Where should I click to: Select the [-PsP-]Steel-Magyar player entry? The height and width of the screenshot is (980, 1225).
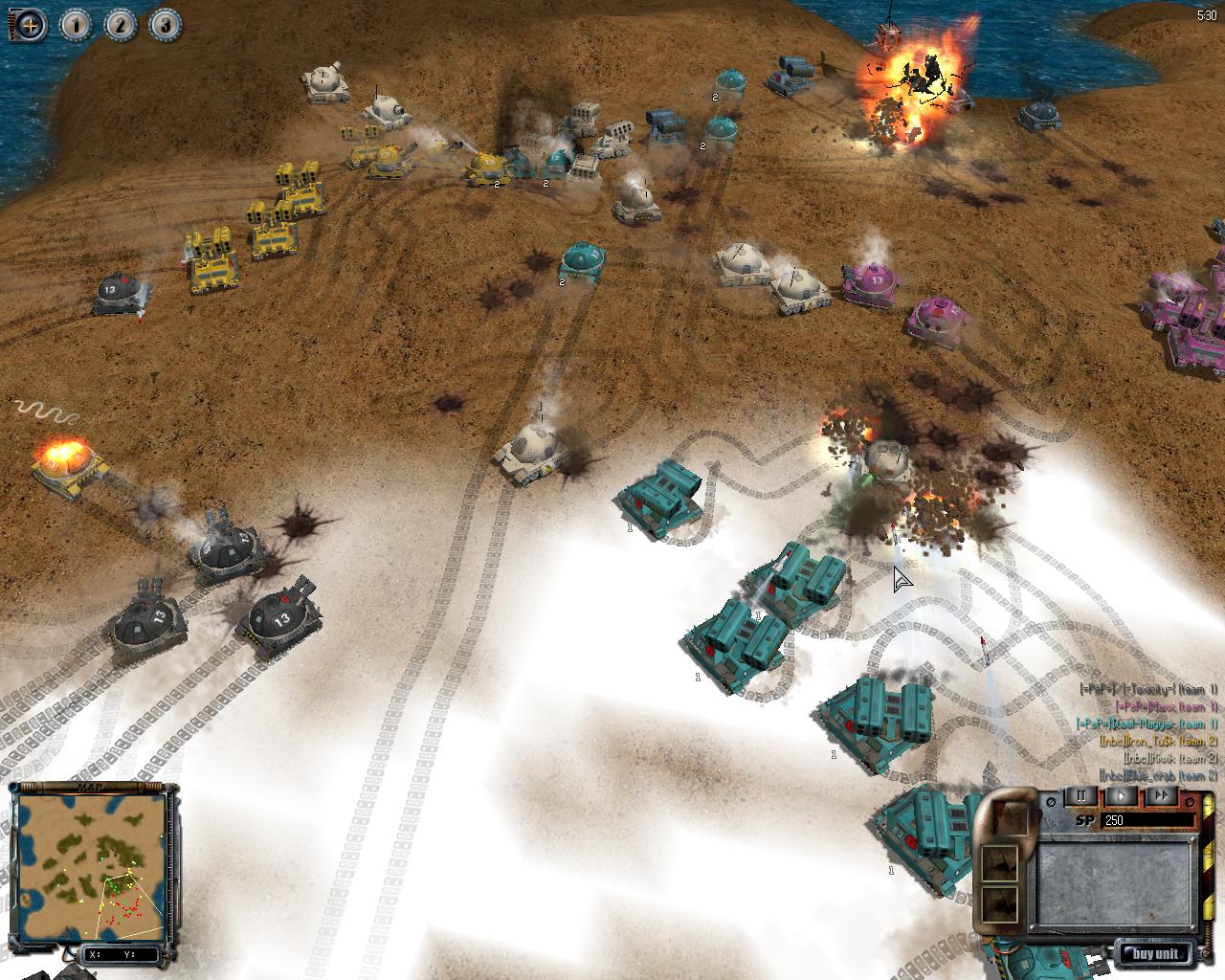(x=1147, y=724)
